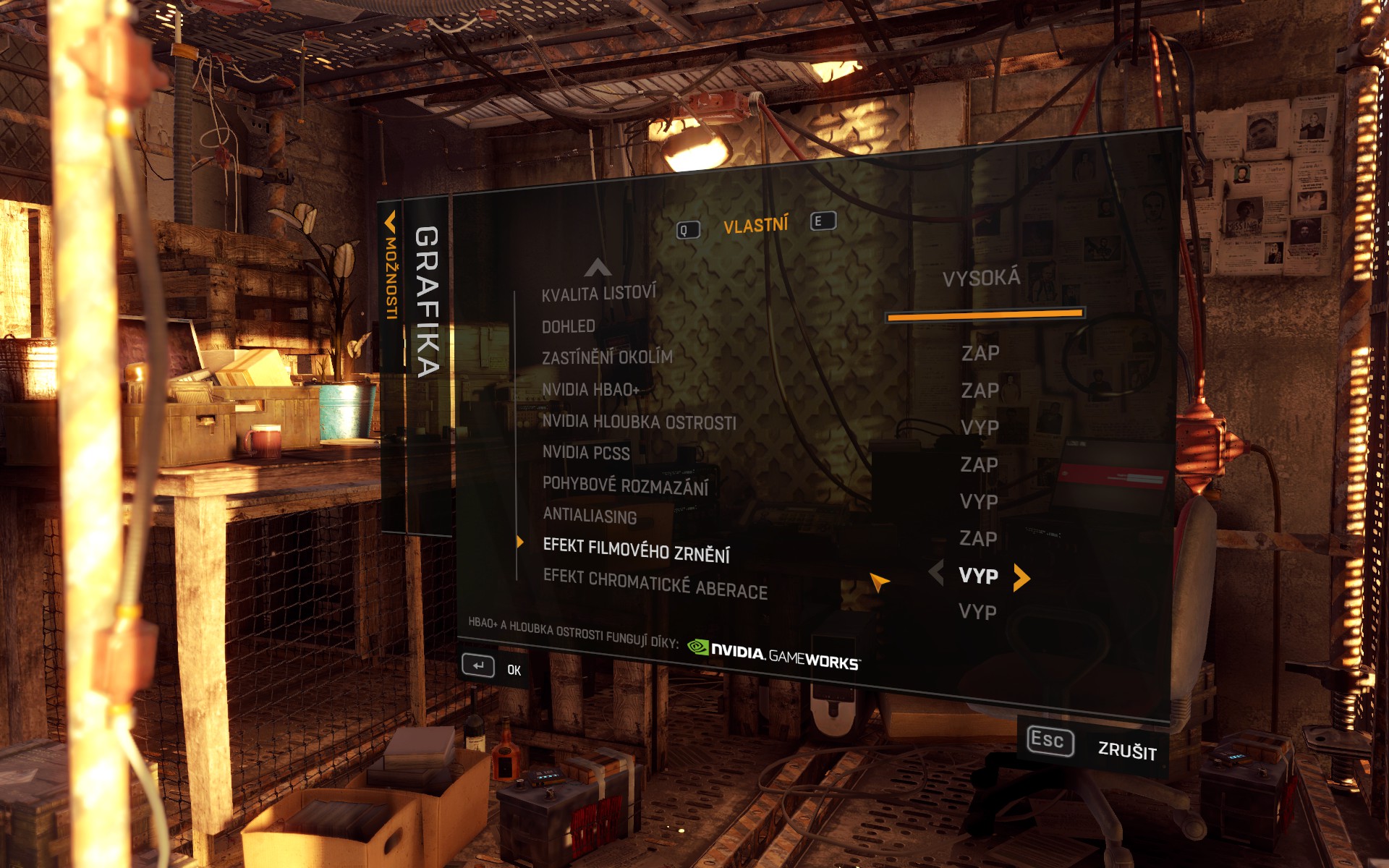
Task: Select the Kvalita listoví setting
Action: [x=598, y=294]
